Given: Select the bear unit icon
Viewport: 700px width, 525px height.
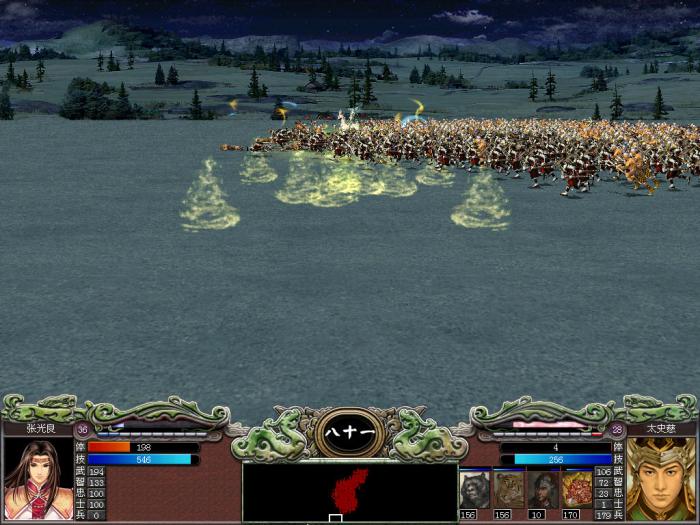Looking at the screenshot, I should (x=474, y=489).
